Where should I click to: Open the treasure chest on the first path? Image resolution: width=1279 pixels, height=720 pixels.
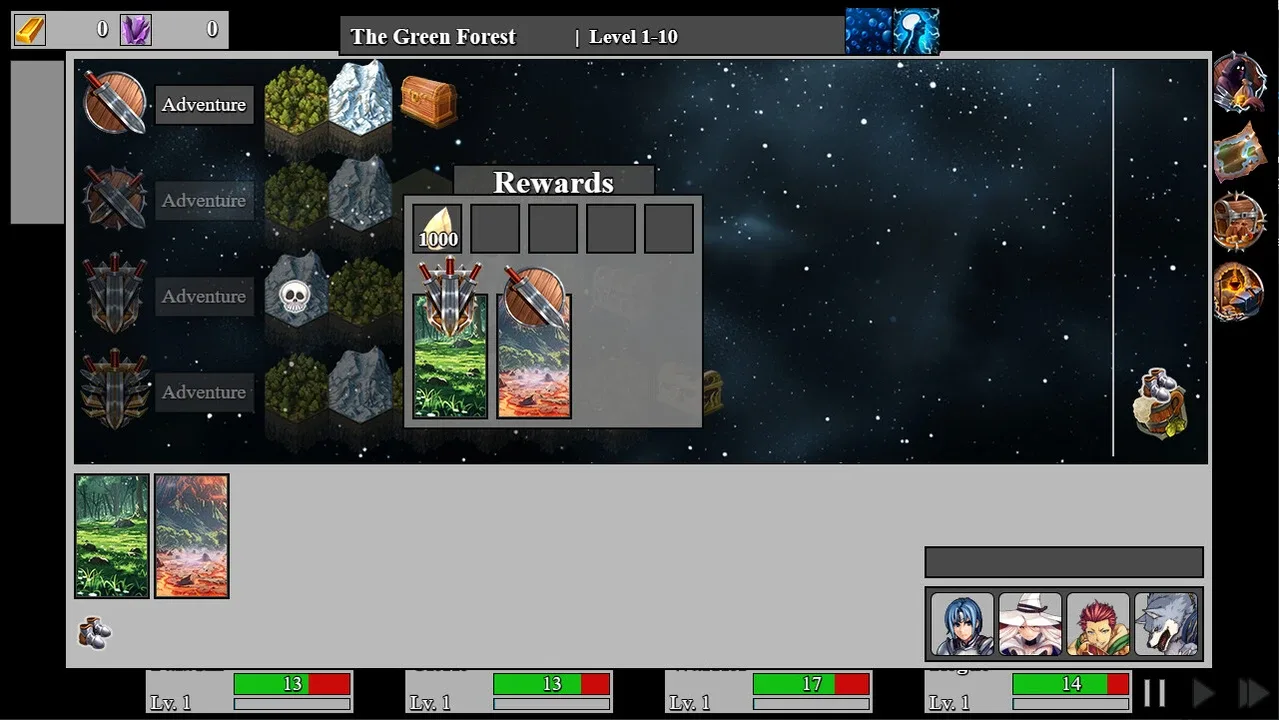[x=428, y=101]
